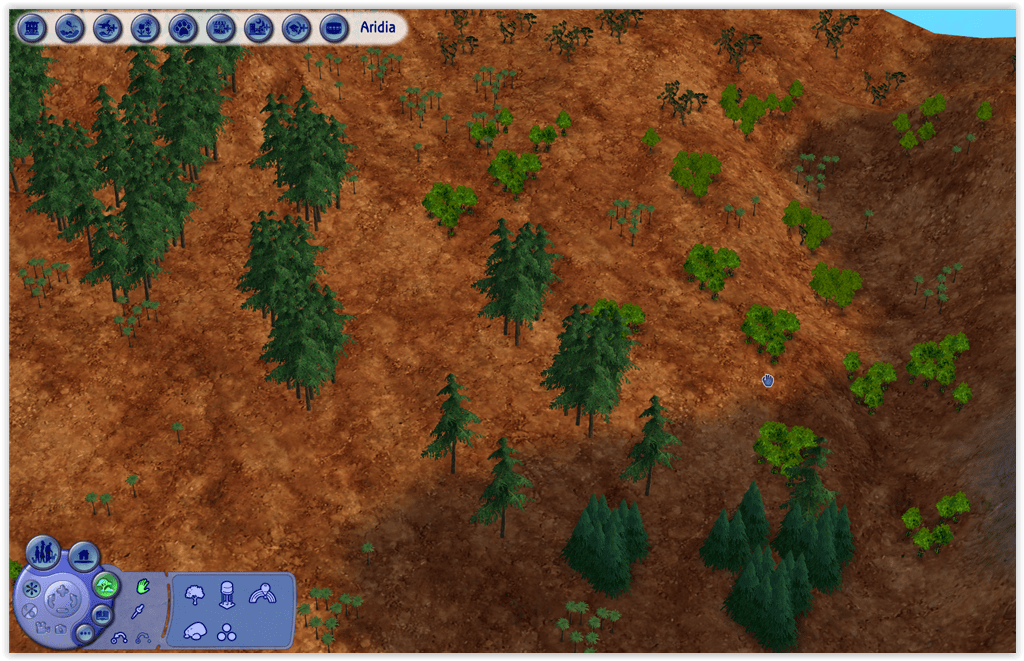Select the green hand tool
The height and width of the screenshot is (661, 1024).
[142, 586]
